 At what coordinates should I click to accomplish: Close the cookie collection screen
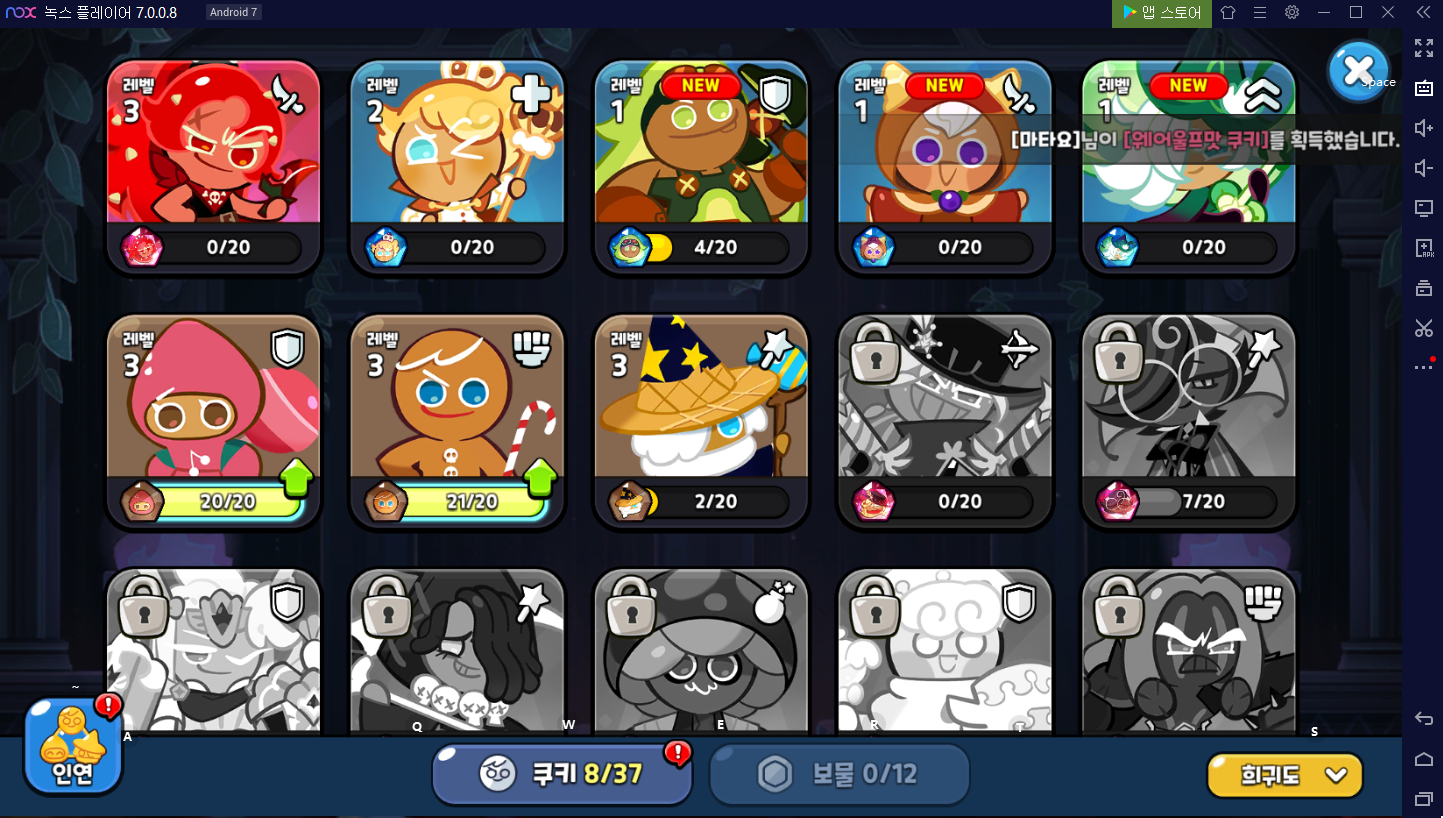(1358, 69)
